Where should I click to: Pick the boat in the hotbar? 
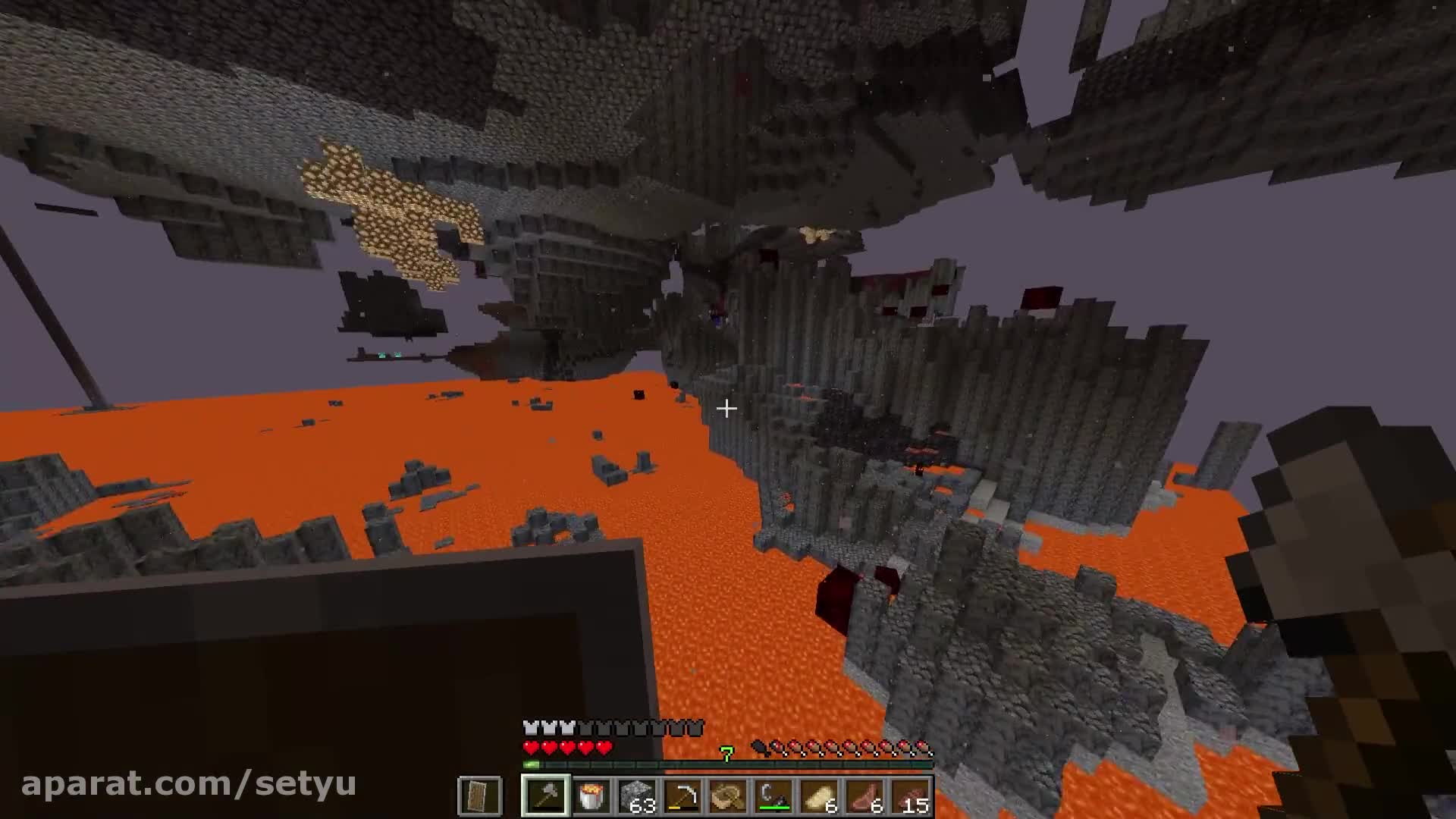tap(728, 795)
